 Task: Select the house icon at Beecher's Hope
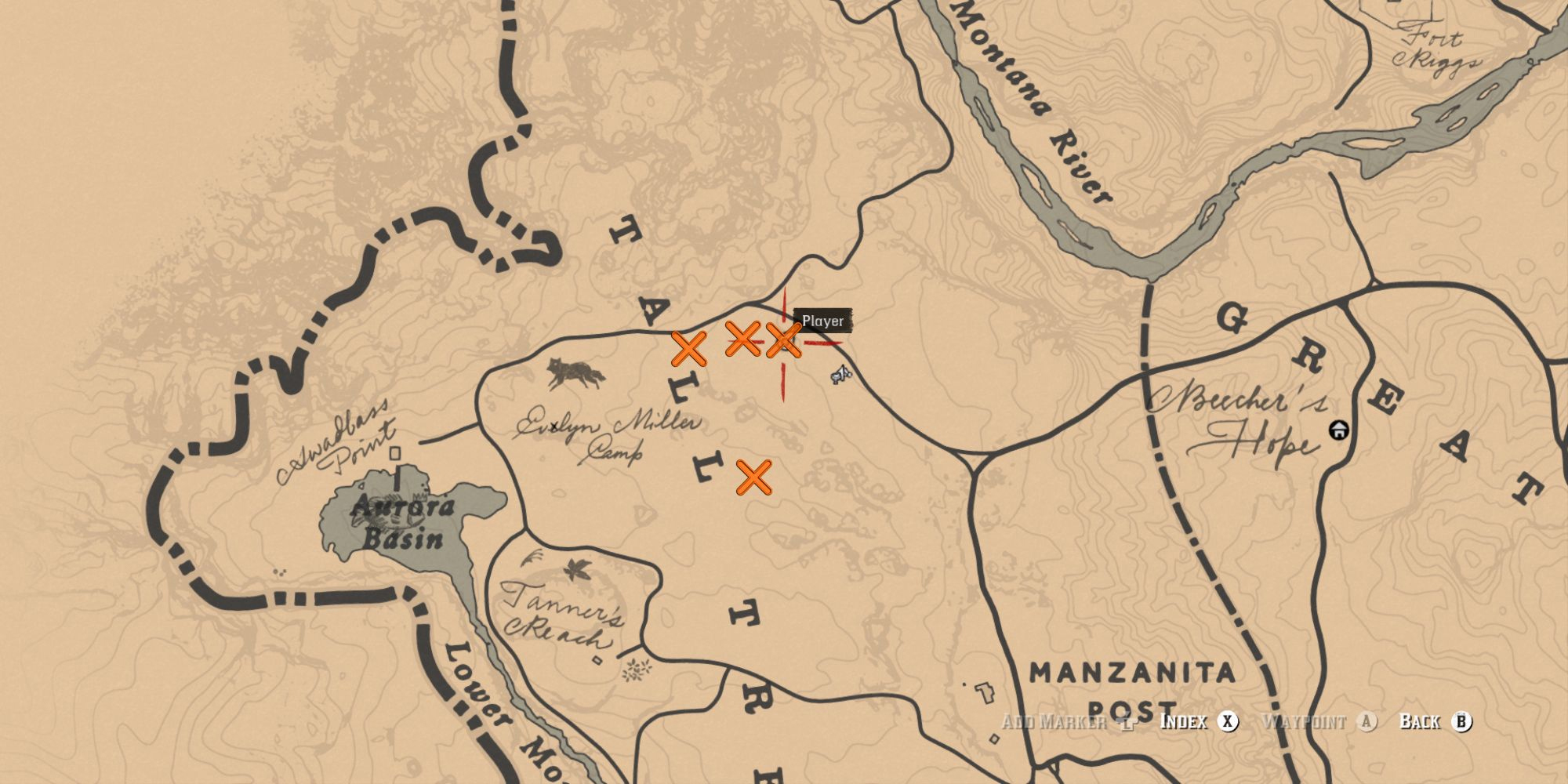pos(1338,430)
